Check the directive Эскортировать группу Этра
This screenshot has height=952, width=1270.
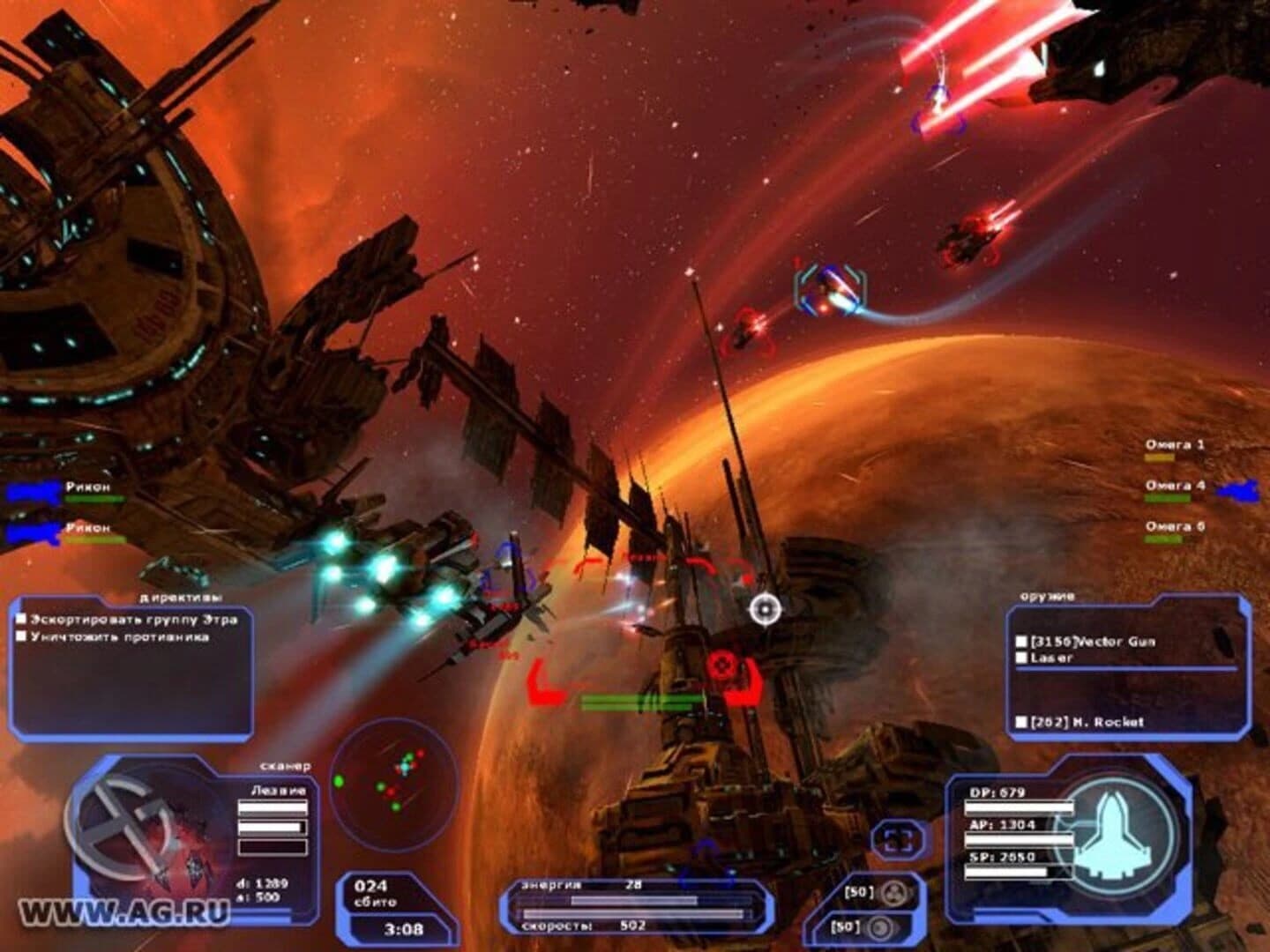click(x=23, y=619)
